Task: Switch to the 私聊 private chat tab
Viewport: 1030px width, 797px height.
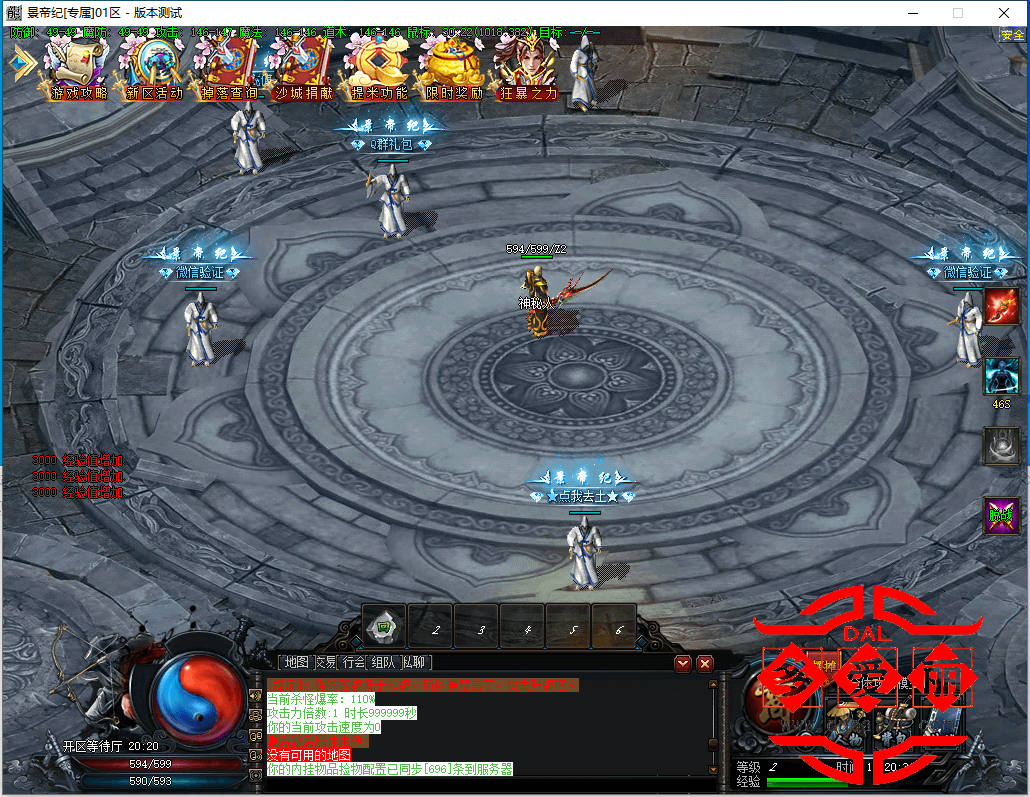Action: coord(414,662)
